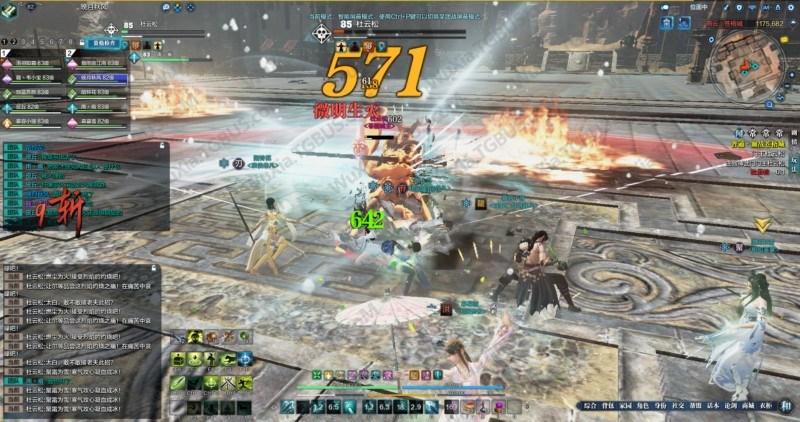Viewport: 800px width, 422px height.
Task: Open the 背包 bag menu
Action: click(611, 406)
